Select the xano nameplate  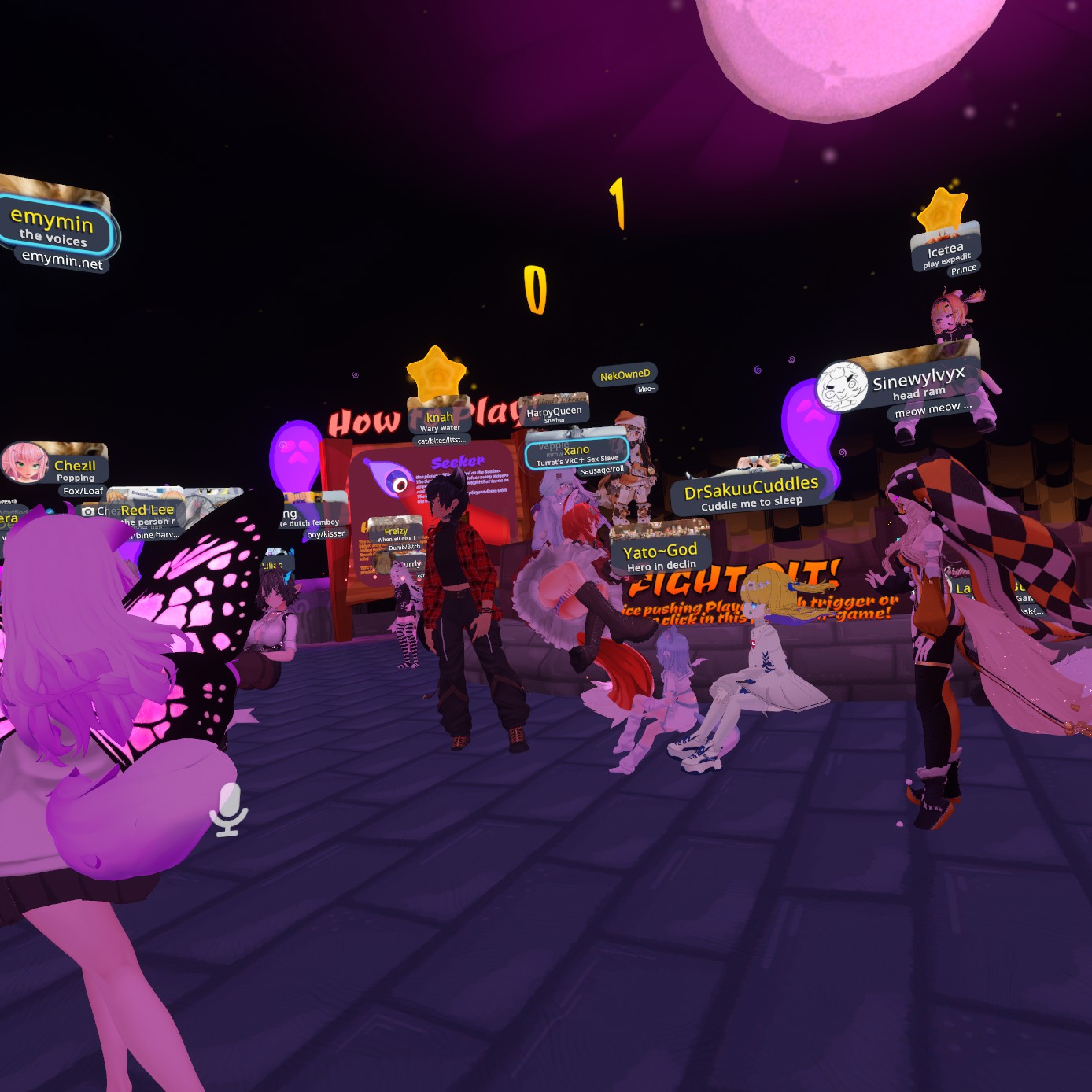[x=577, y=453]
